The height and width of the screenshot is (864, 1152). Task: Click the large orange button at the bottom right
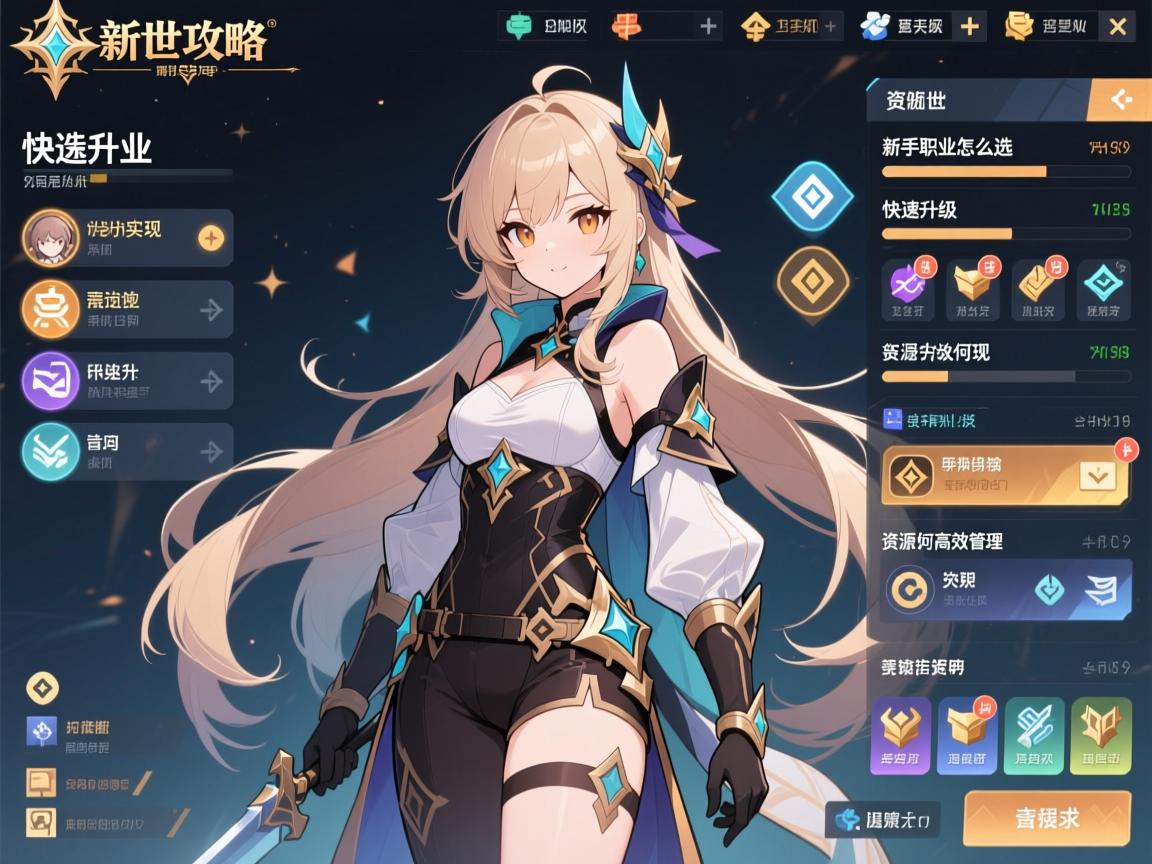1047,818
